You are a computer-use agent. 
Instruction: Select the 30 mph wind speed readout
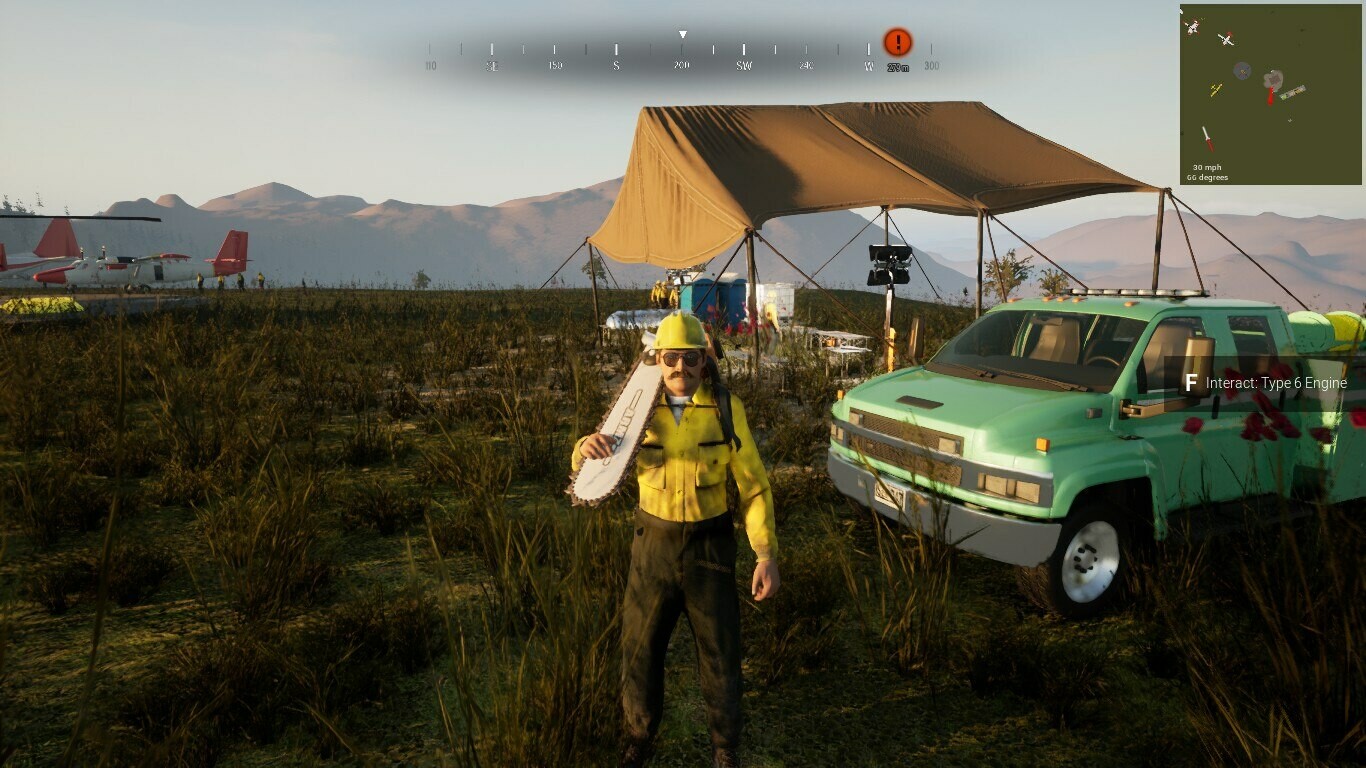coord(1207,166)
